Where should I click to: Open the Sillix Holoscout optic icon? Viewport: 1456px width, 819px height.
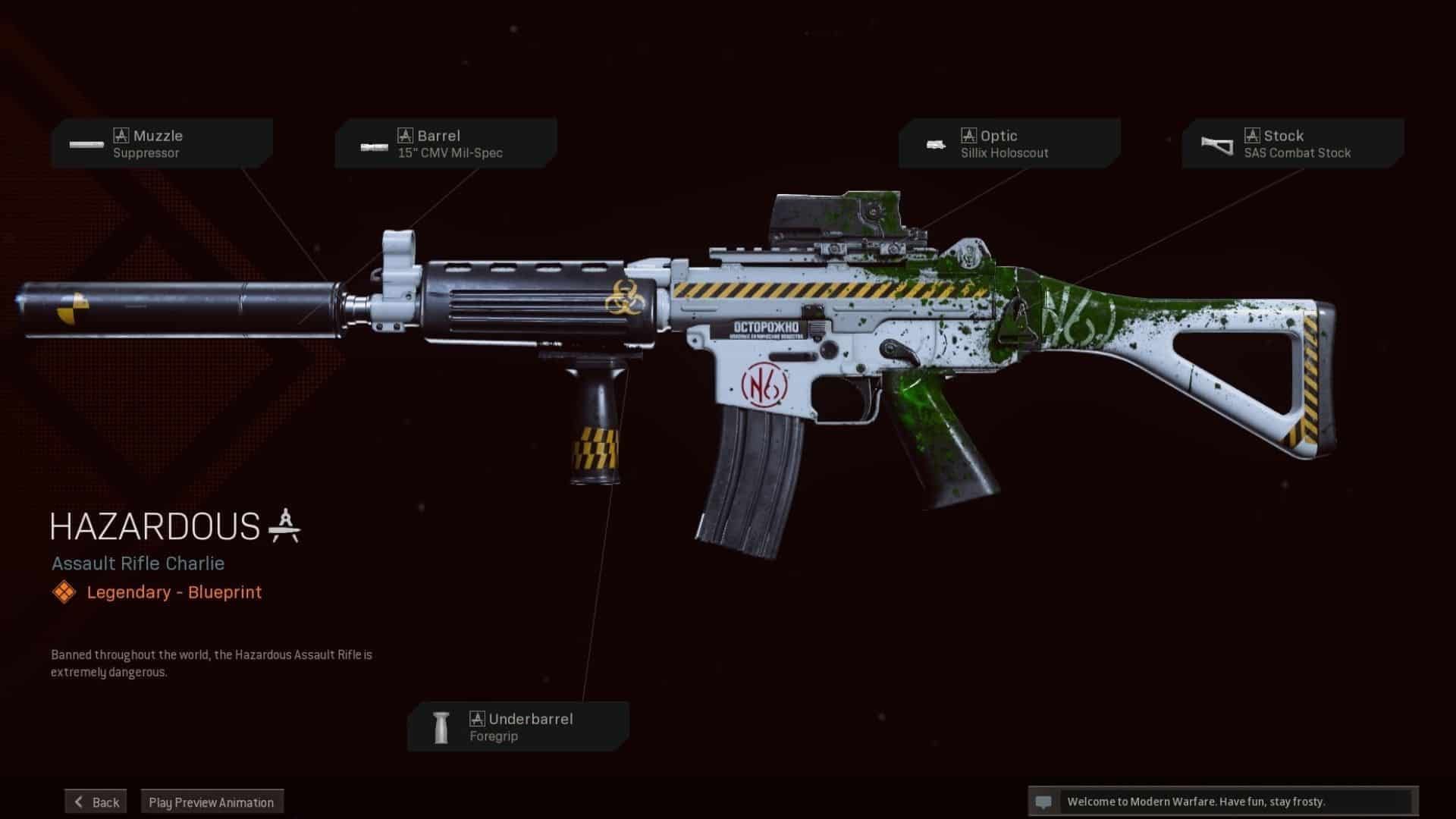[x=935, y=144]
